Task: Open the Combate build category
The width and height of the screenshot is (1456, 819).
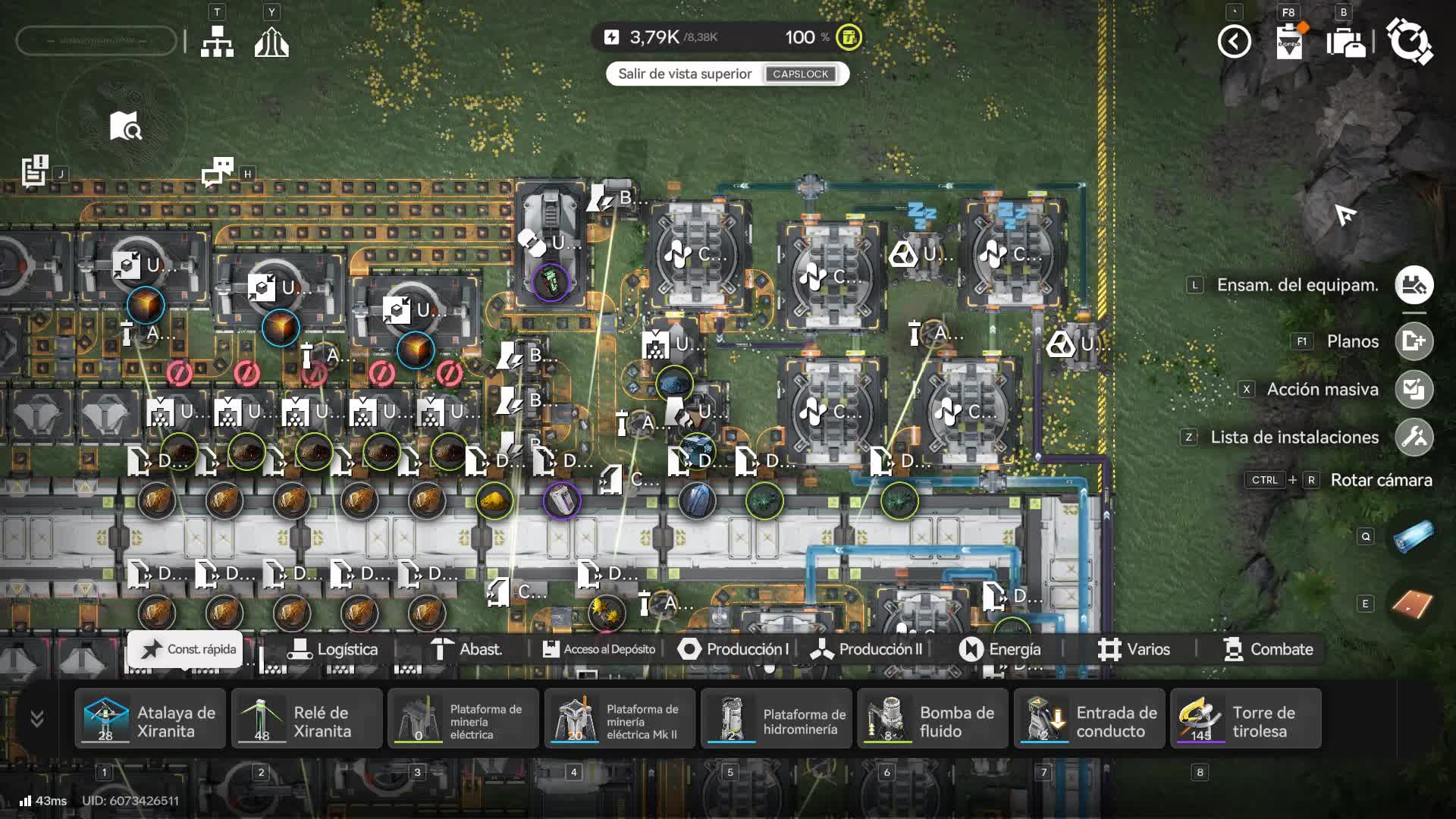Action: (x=1268, y=649)
